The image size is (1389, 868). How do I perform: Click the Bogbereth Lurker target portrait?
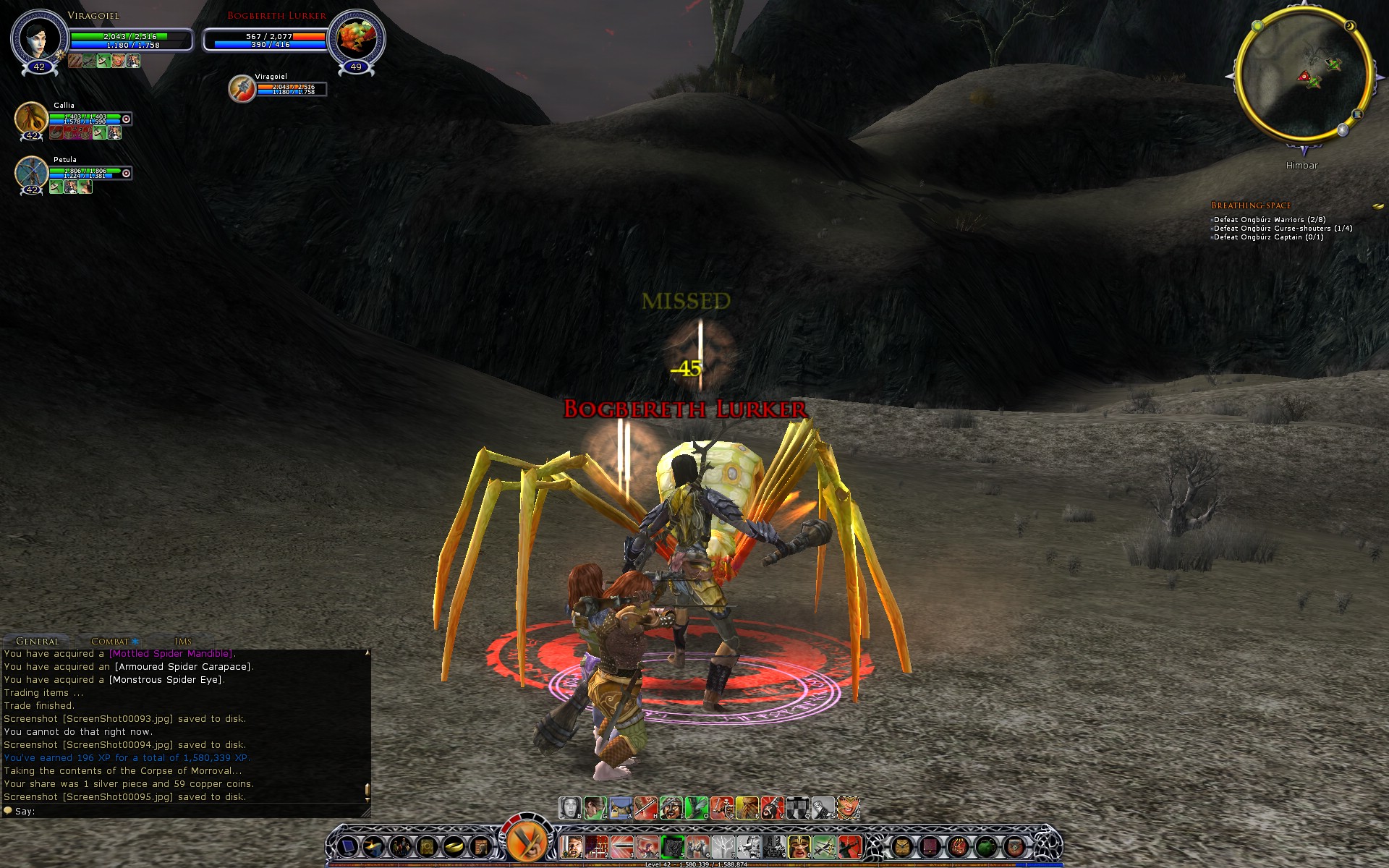[356, 38]
